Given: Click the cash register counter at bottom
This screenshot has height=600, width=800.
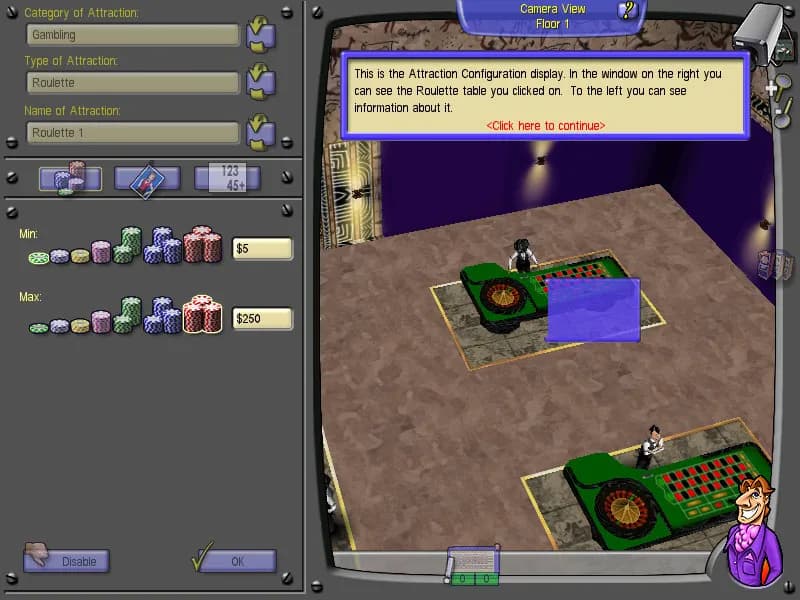Looking at the screenshot, I should tap(472, 567).
